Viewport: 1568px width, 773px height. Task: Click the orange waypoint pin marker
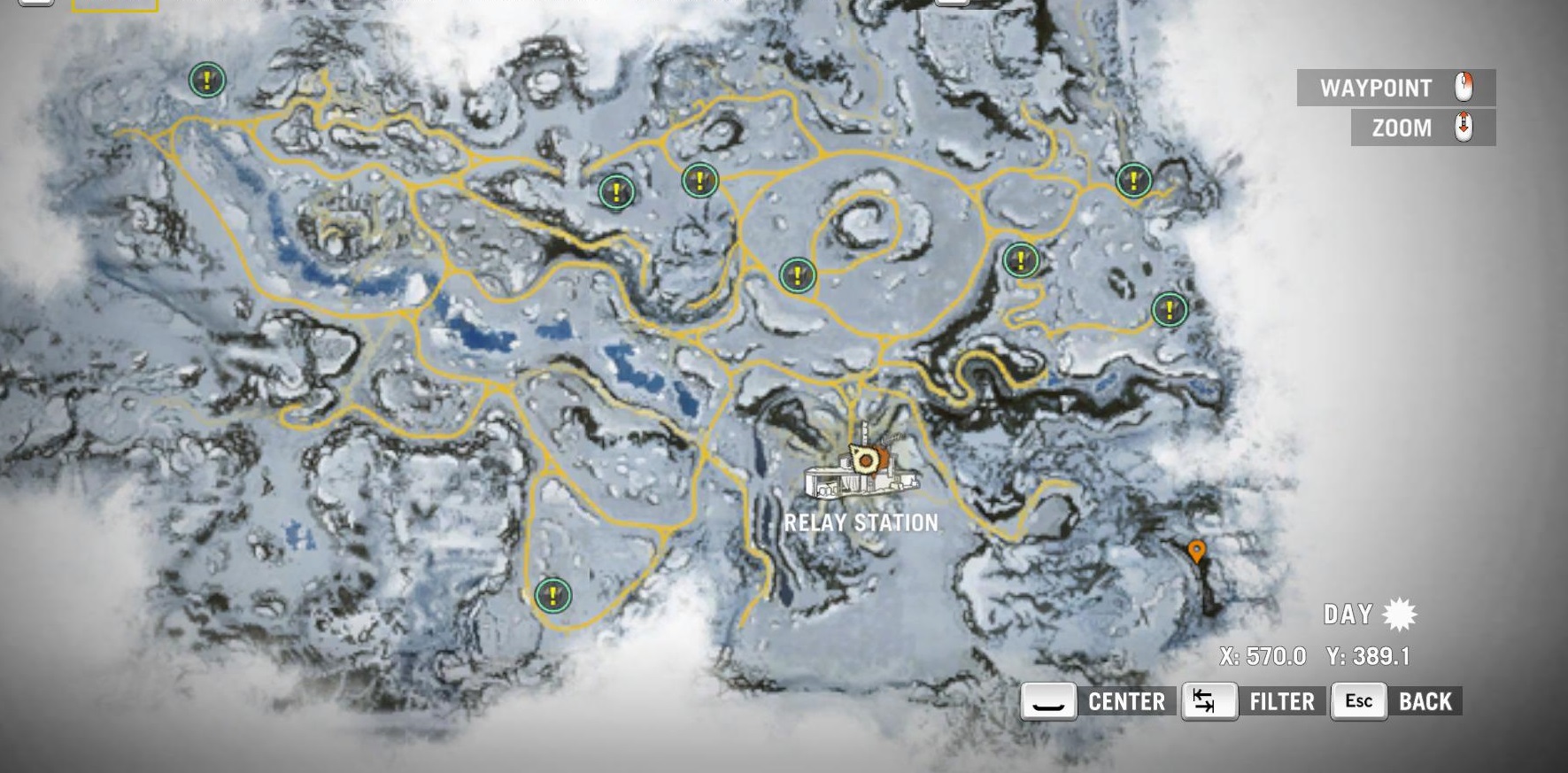pos(1196,552)
